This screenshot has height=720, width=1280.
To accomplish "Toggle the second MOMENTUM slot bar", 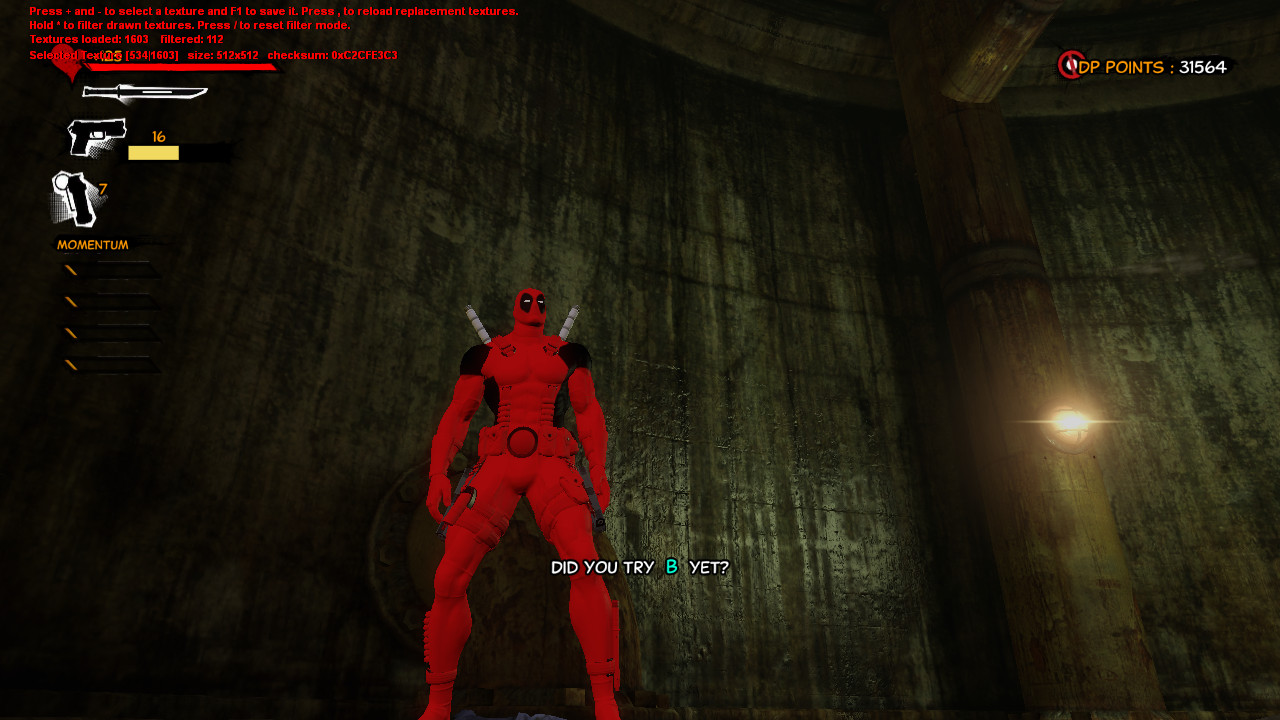I will click(105, 302).
